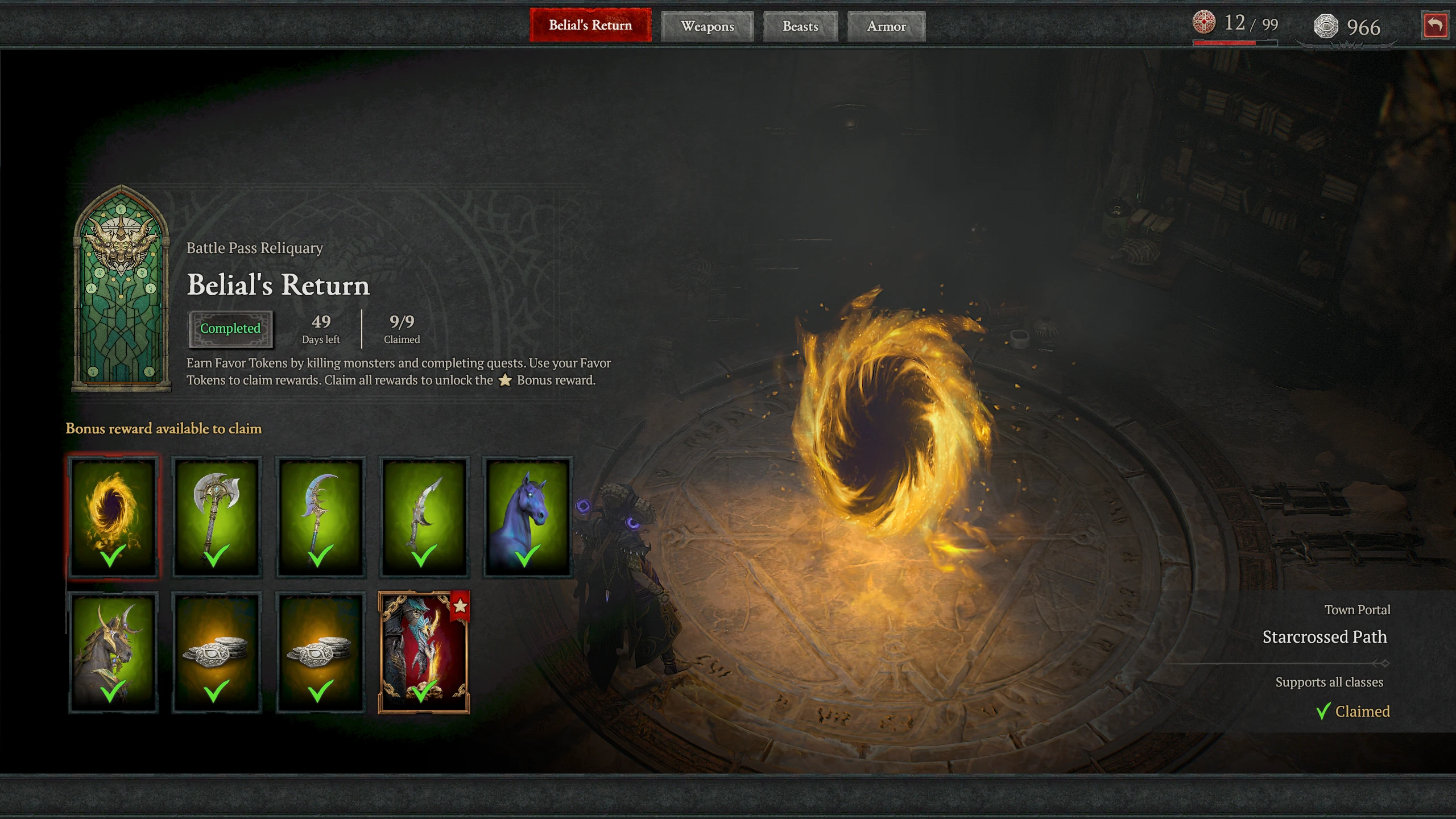Select the Armor tab
The image size is (1456, 819).
[886, 26]
